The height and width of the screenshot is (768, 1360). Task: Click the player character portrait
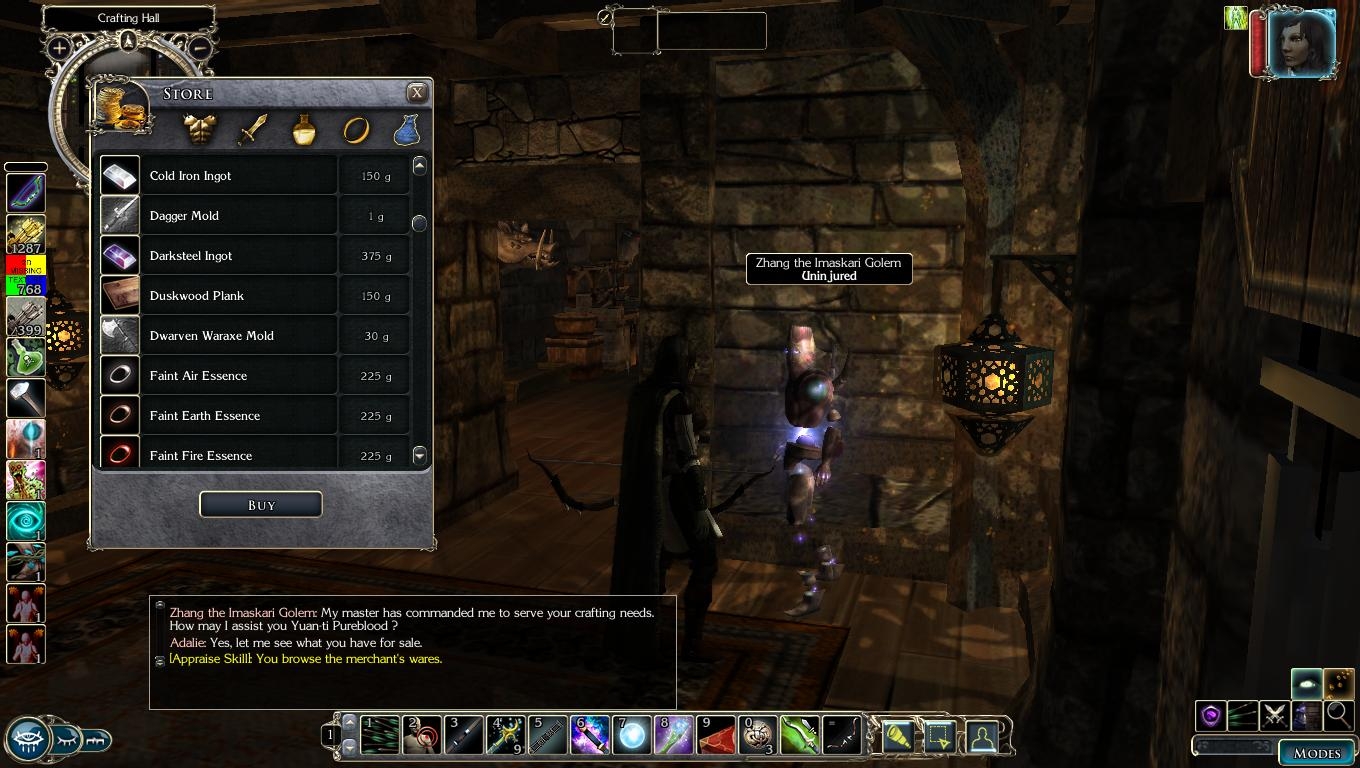click(1301, 44)
